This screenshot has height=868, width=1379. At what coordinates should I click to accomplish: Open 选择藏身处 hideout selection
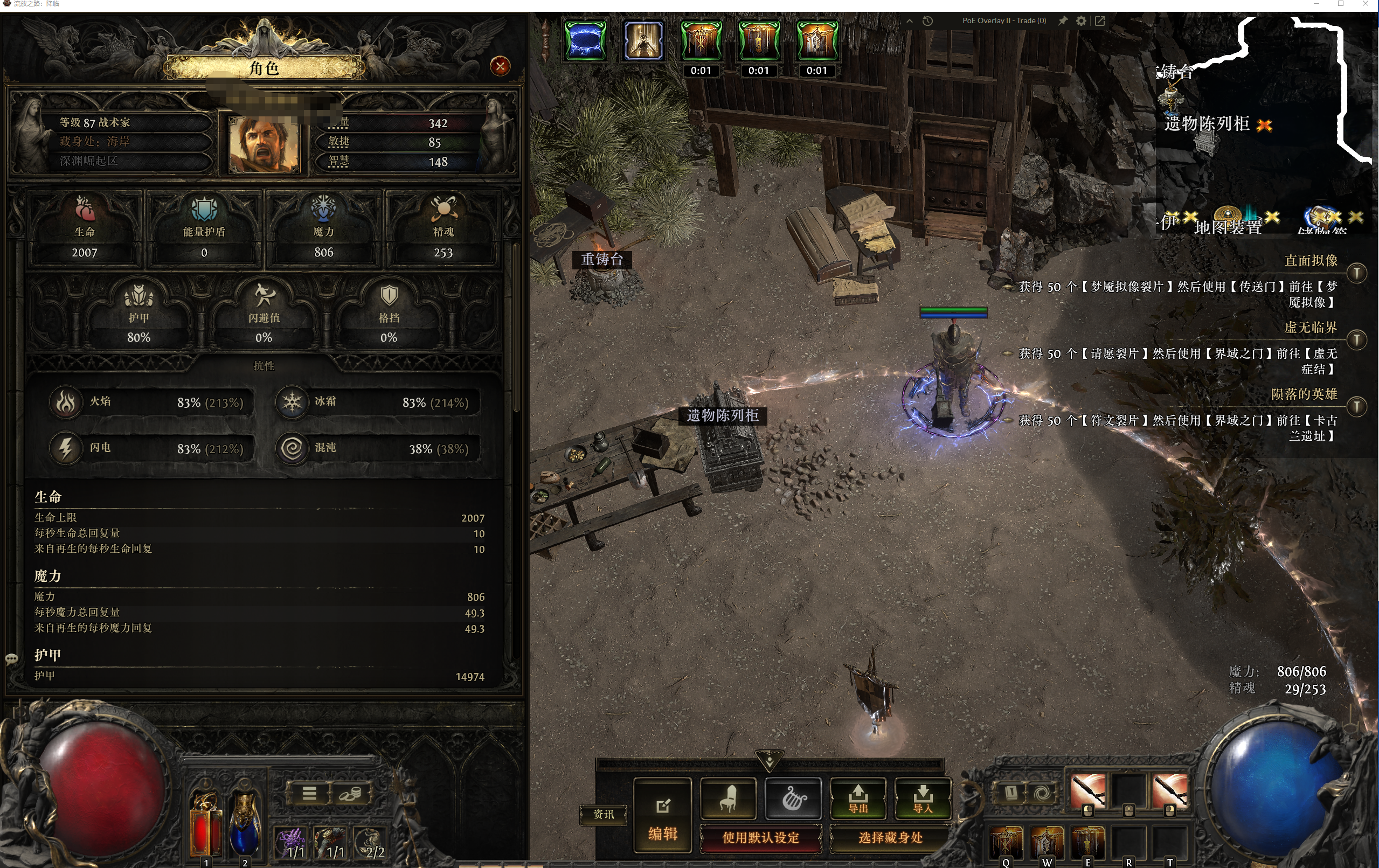tap(890, 838)
